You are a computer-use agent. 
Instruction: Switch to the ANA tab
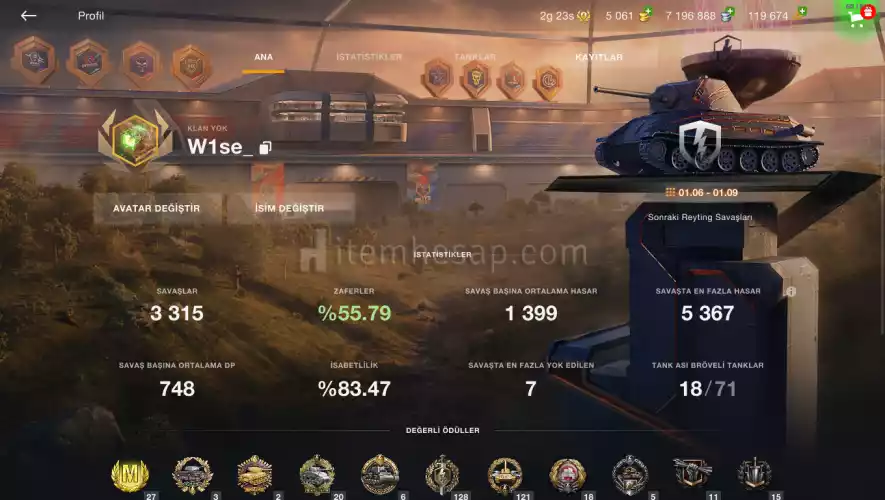point(263,58)
